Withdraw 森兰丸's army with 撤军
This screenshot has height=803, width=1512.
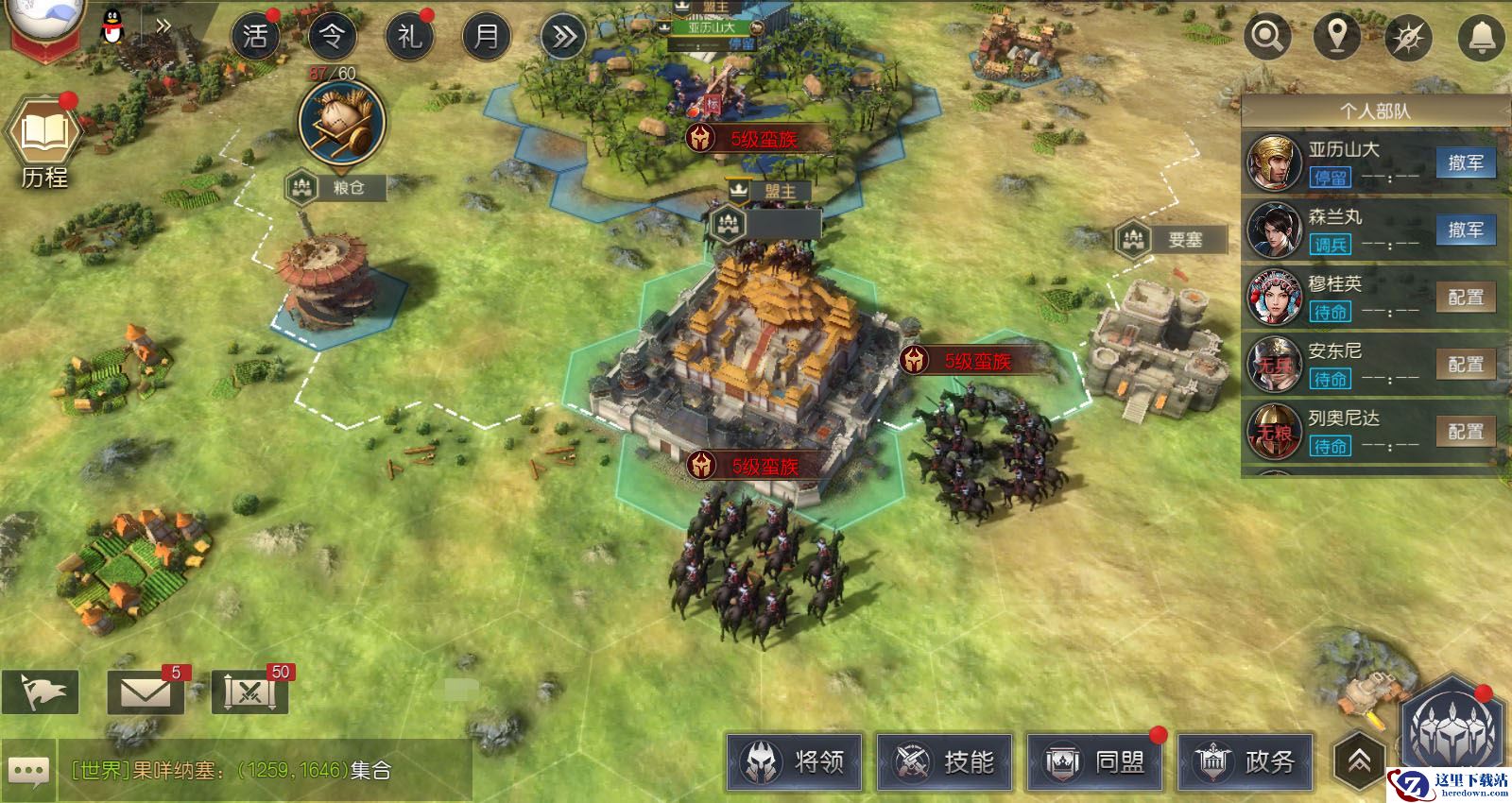[1465, 230]
